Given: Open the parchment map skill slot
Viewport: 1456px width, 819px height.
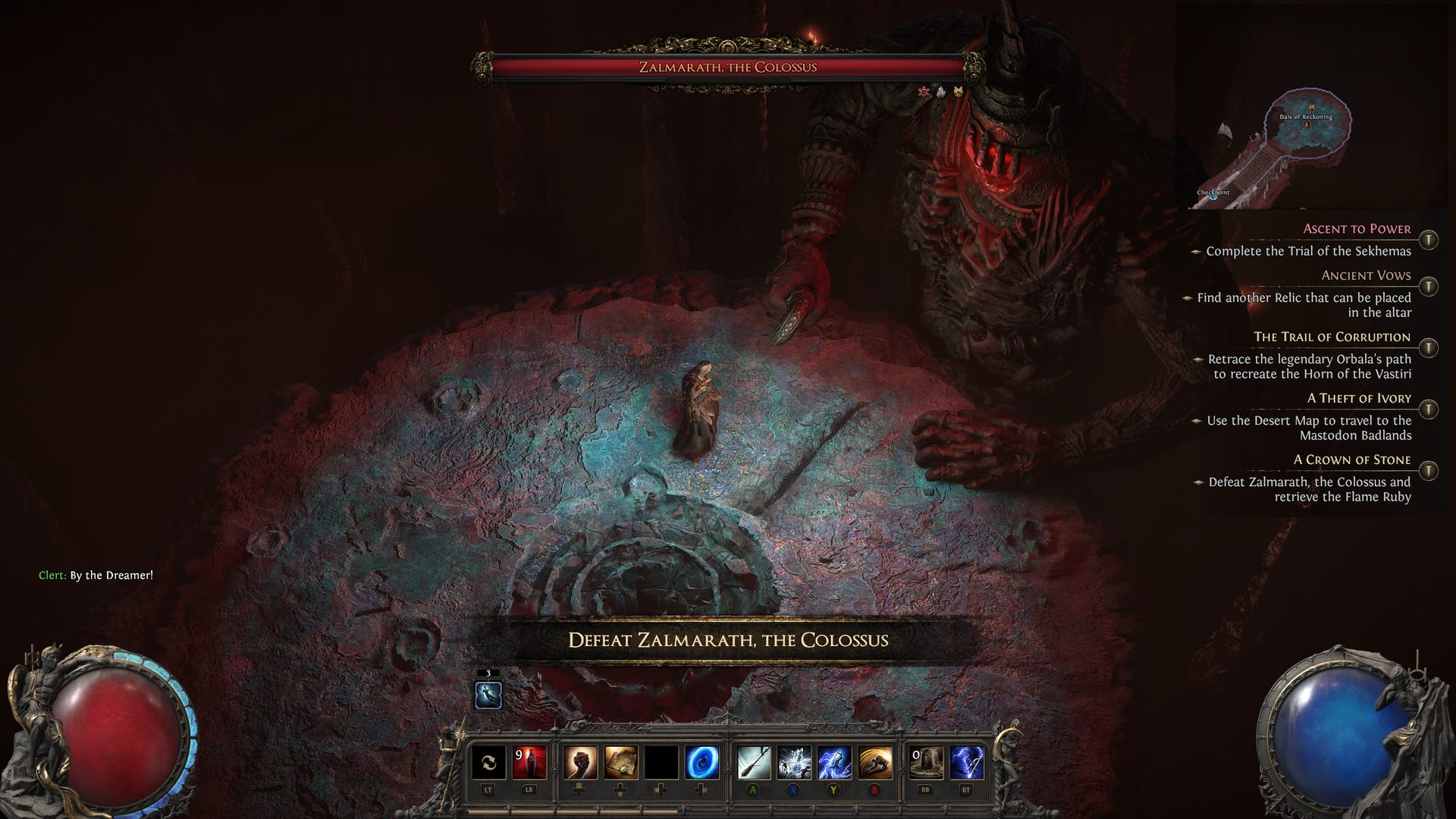Looking at the screenshot, I should coord(621,762).
